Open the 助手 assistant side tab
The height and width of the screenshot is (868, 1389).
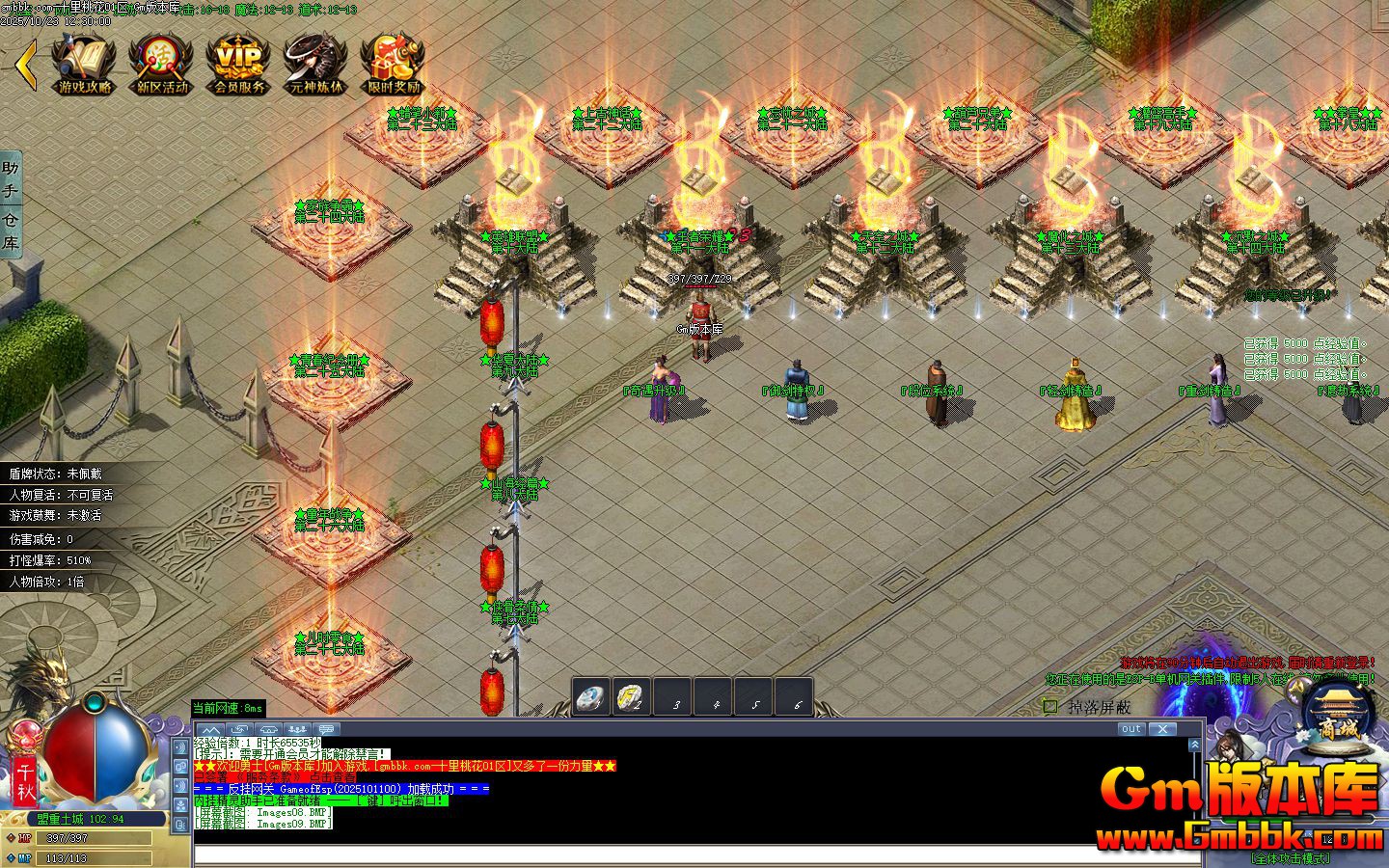[x=11, y=179]
